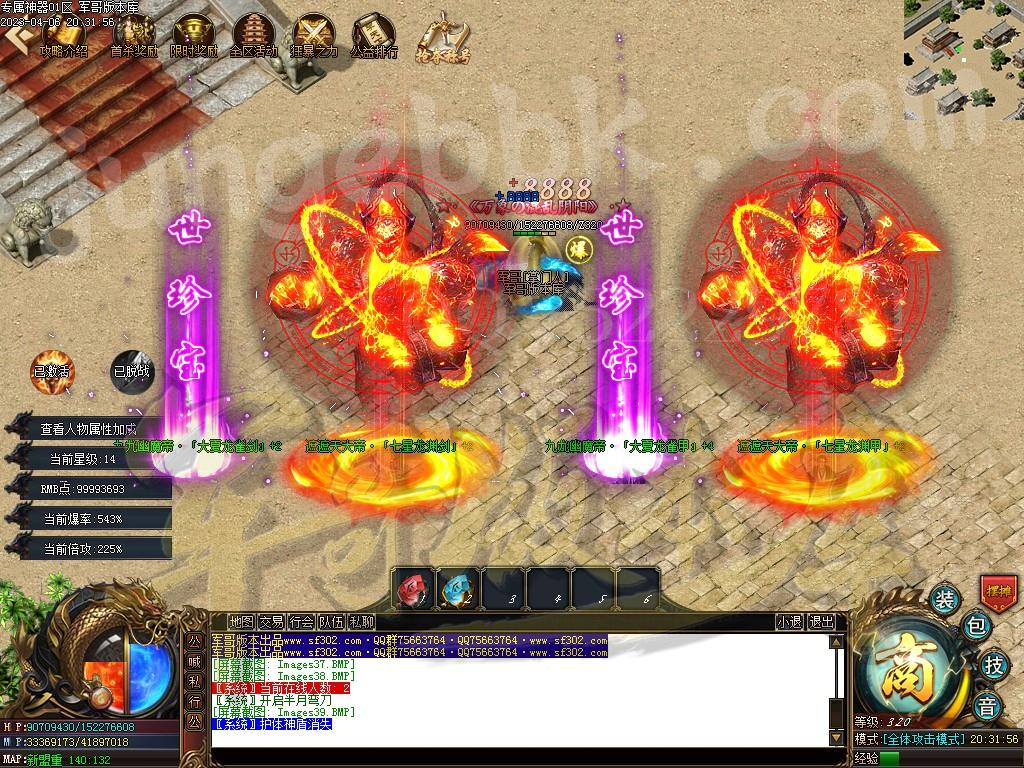Open the 摆摊 stall banner button
The height and width of the screenshot is (768, 1024).
(x=997, y=590)
